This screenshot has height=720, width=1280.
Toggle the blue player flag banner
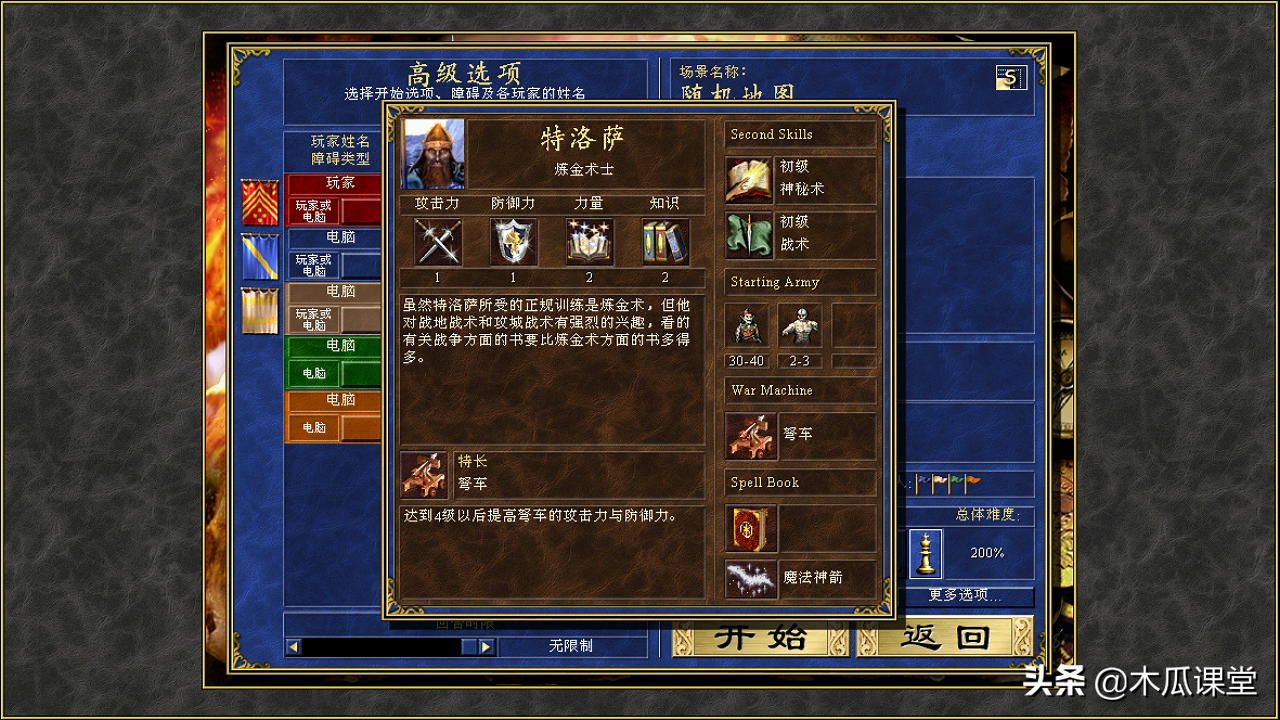[x=262, y=256]
